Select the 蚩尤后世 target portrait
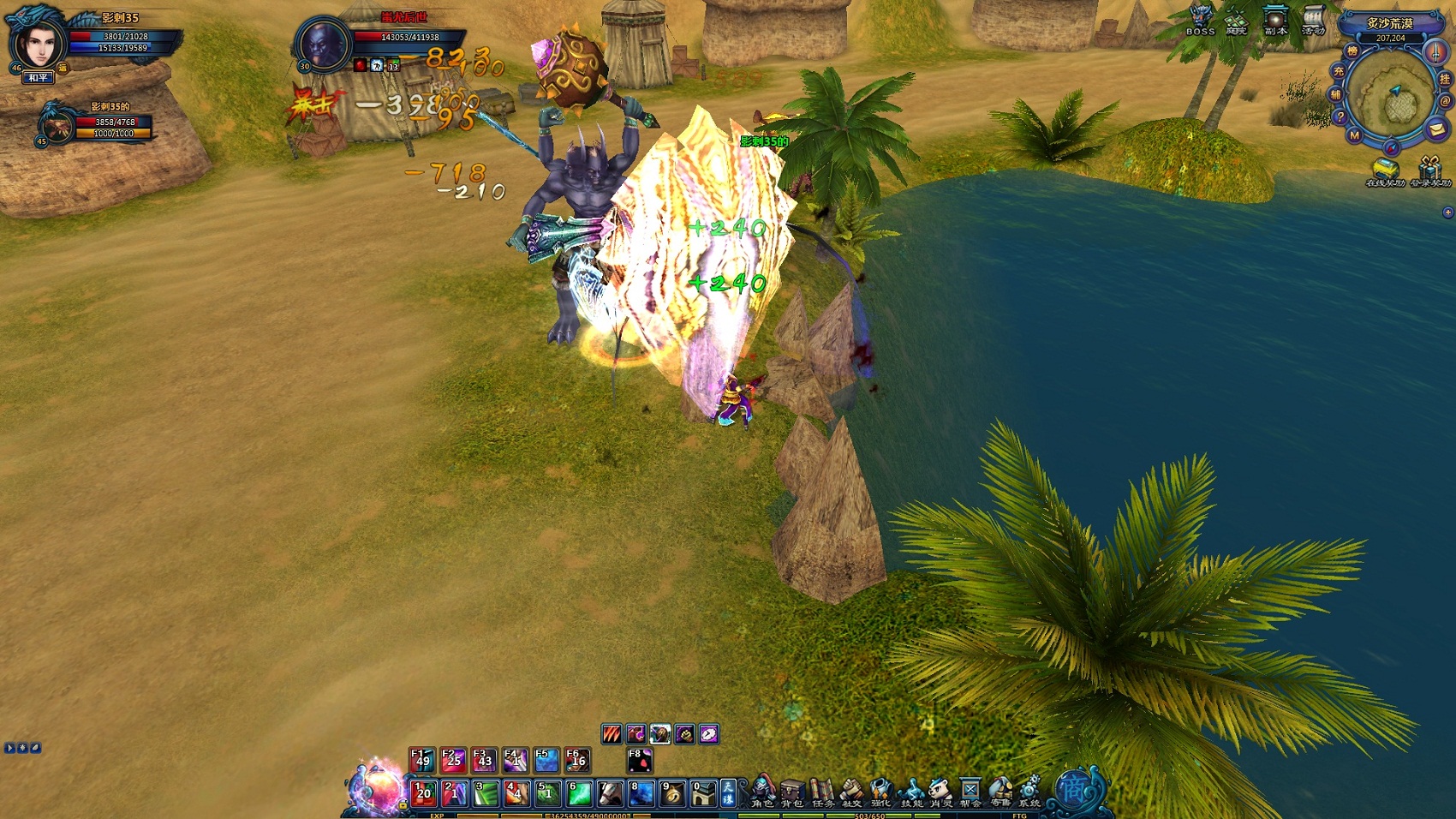 coord(324,44)
